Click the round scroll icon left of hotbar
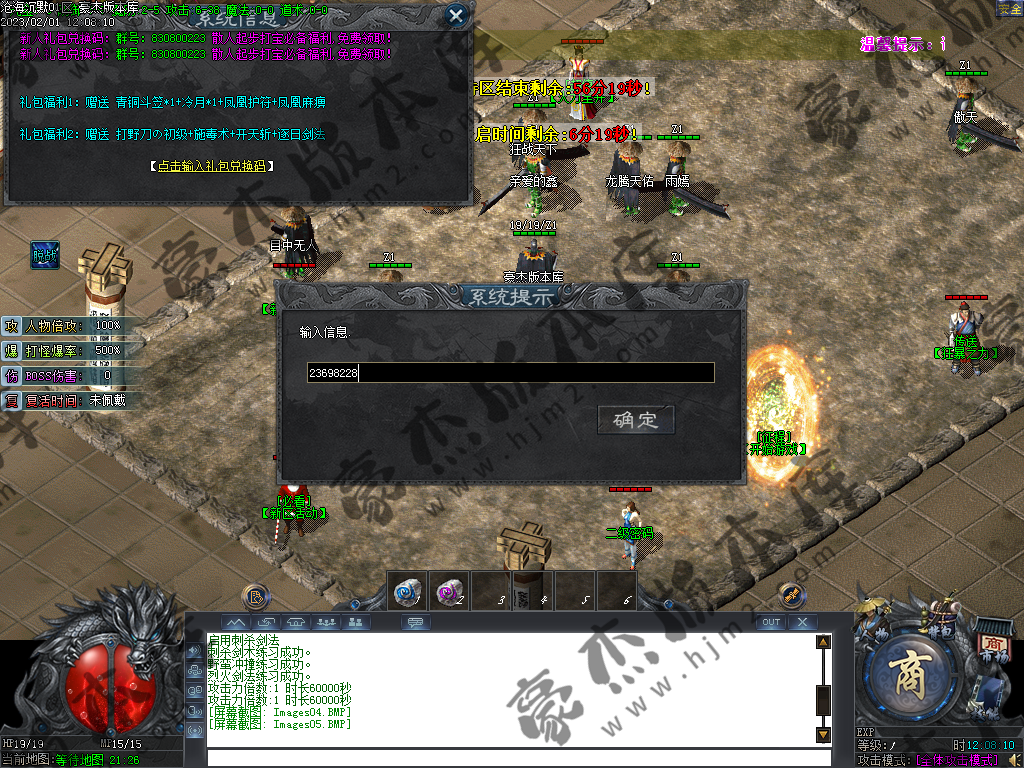This screenshot has height=768, width=1024. (256, 597)
